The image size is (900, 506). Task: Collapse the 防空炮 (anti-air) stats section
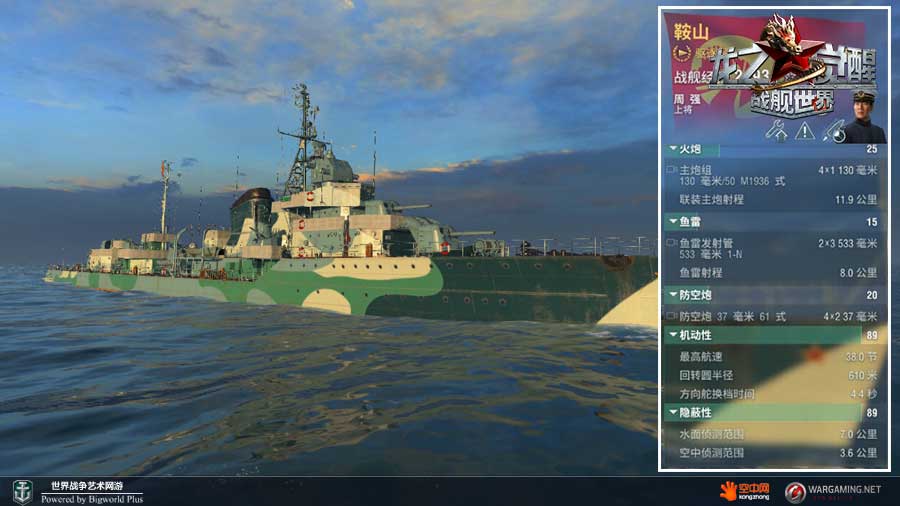pyautogui.click(x=671, y=295)
